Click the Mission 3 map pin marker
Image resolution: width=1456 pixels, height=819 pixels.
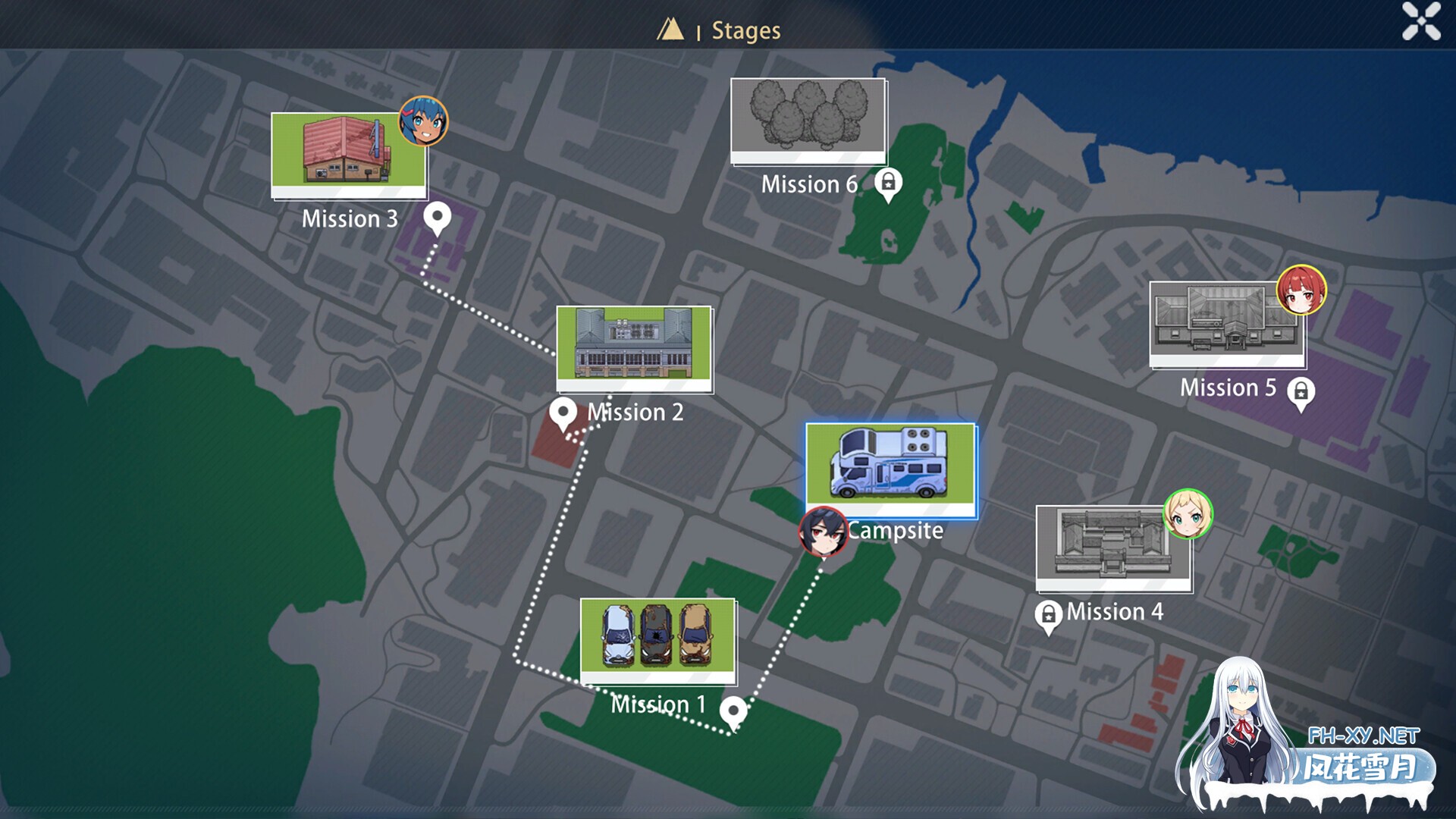[x=437, y=218]
